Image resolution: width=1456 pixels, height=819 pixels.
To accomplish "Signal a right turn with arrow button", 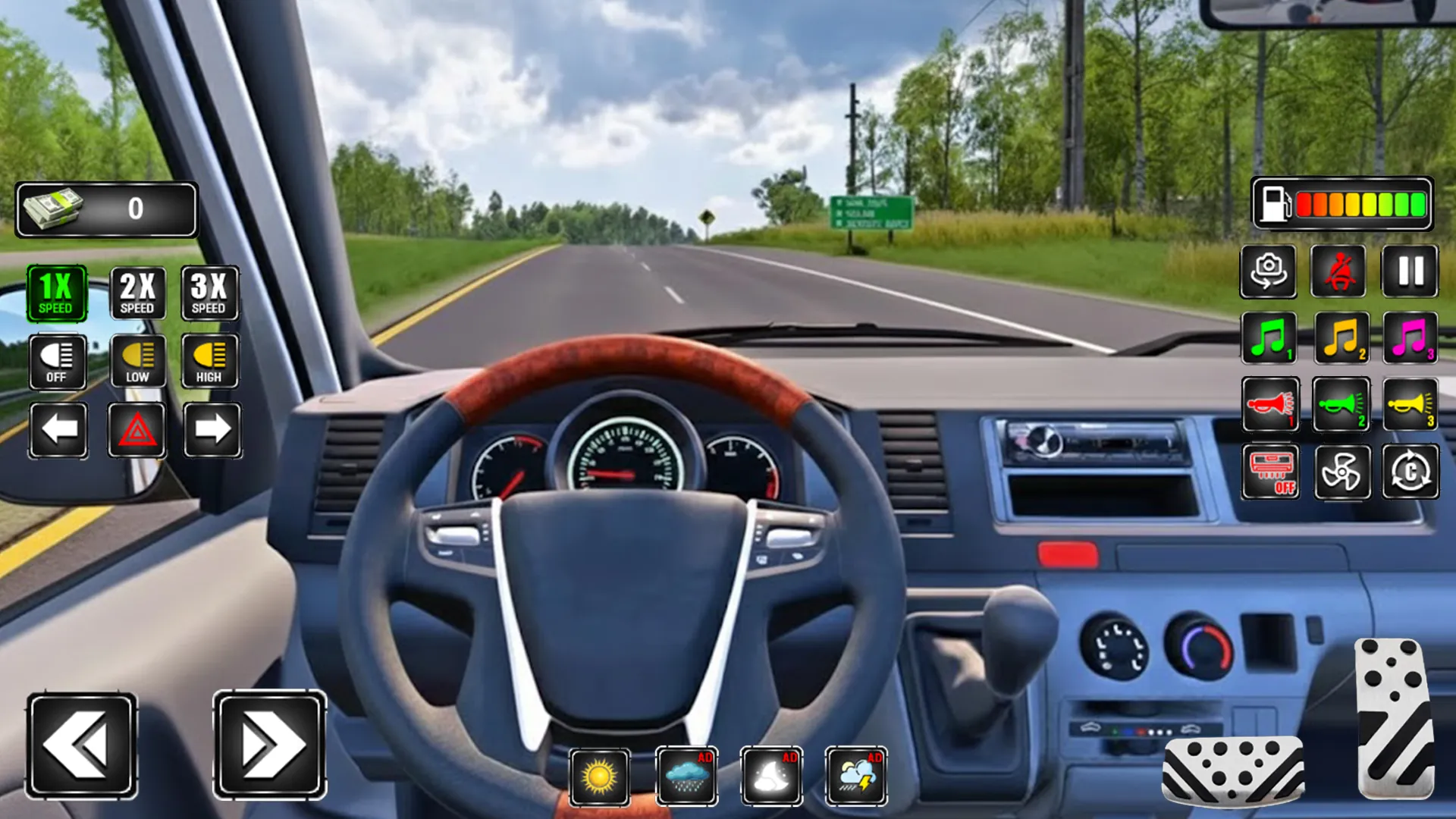I will pos(209,428).
